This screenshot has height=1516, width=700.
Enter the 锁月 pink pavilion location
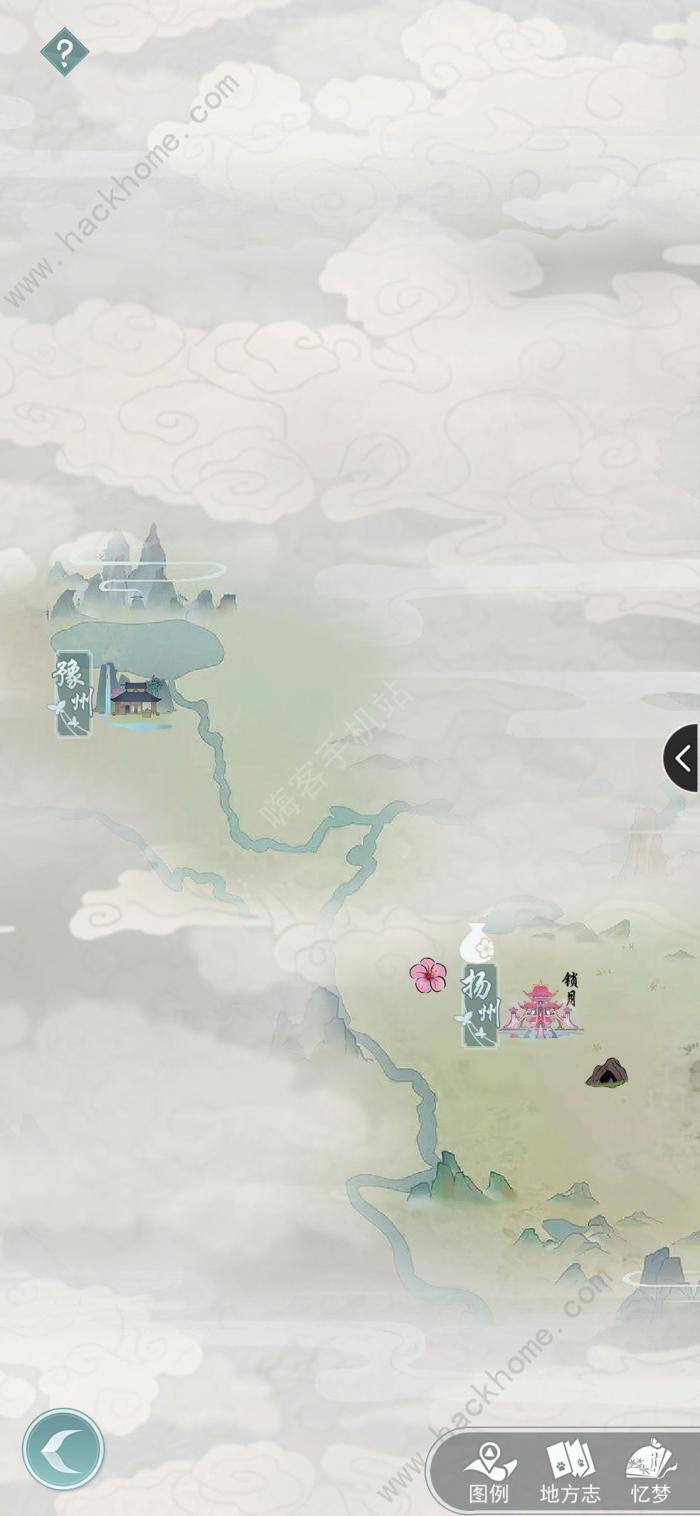point(542,1010)
